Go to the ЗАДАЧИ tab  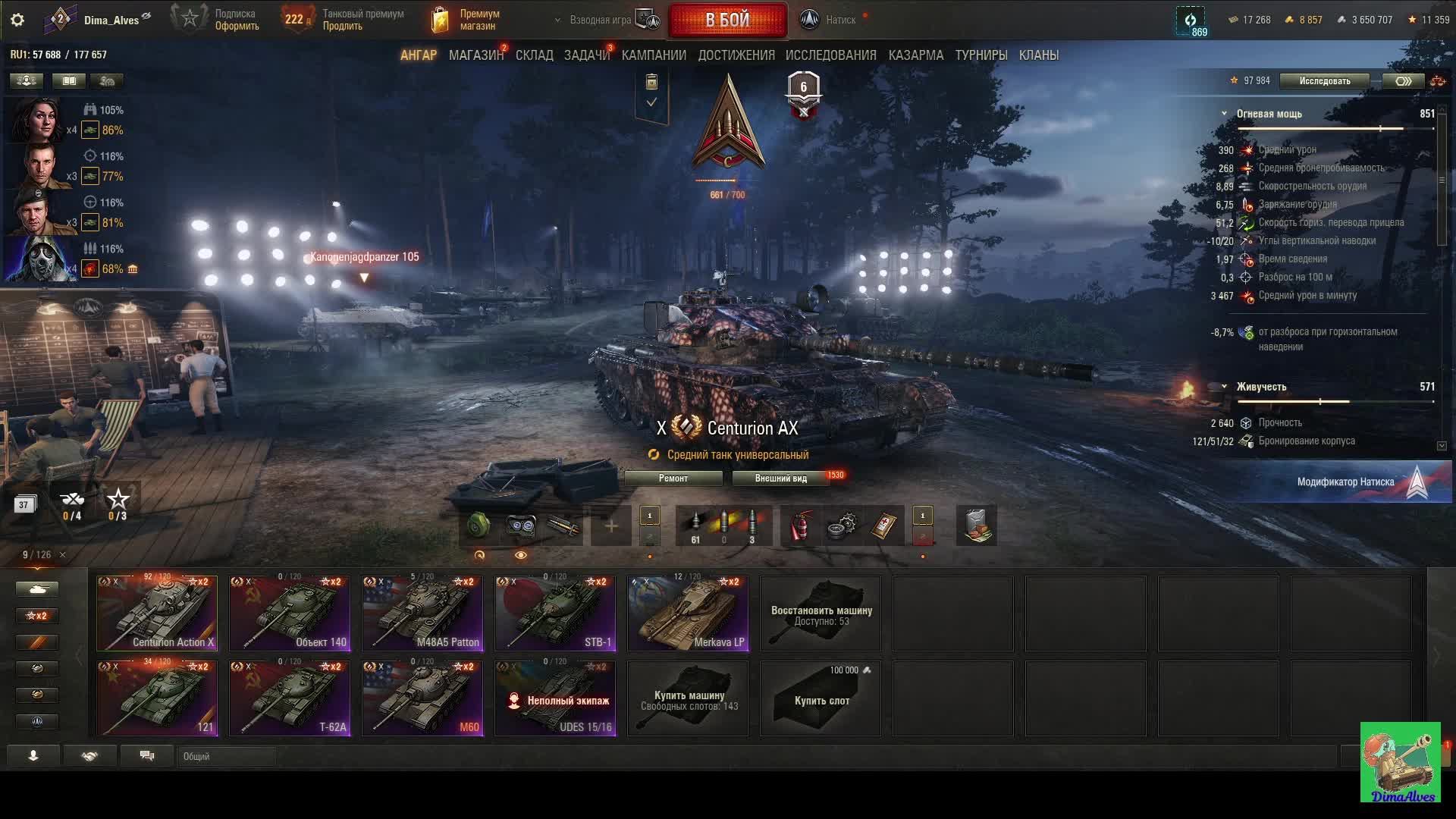tap(586, 55)
